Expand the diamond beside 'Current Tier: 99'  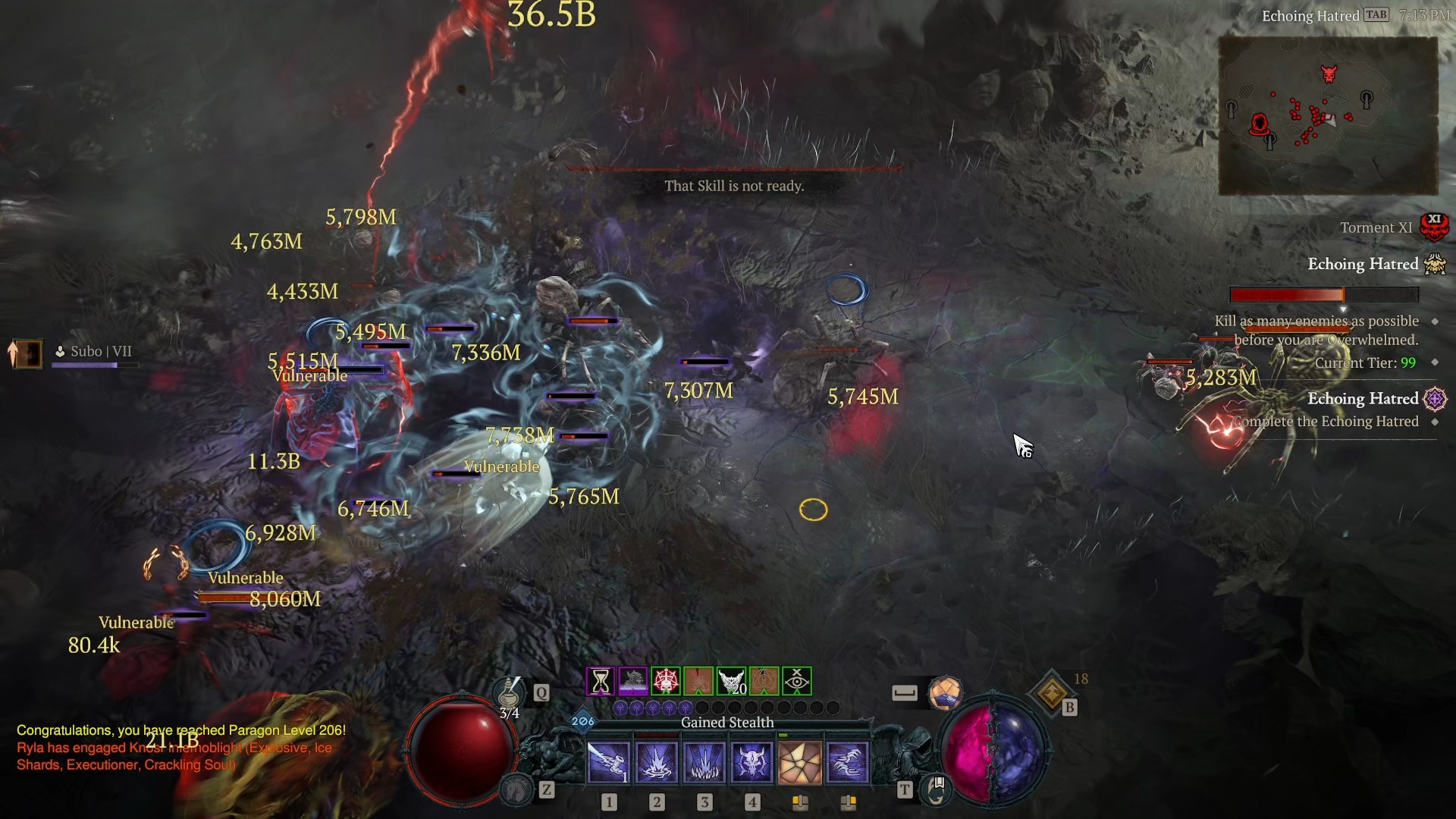[1436, 363]
